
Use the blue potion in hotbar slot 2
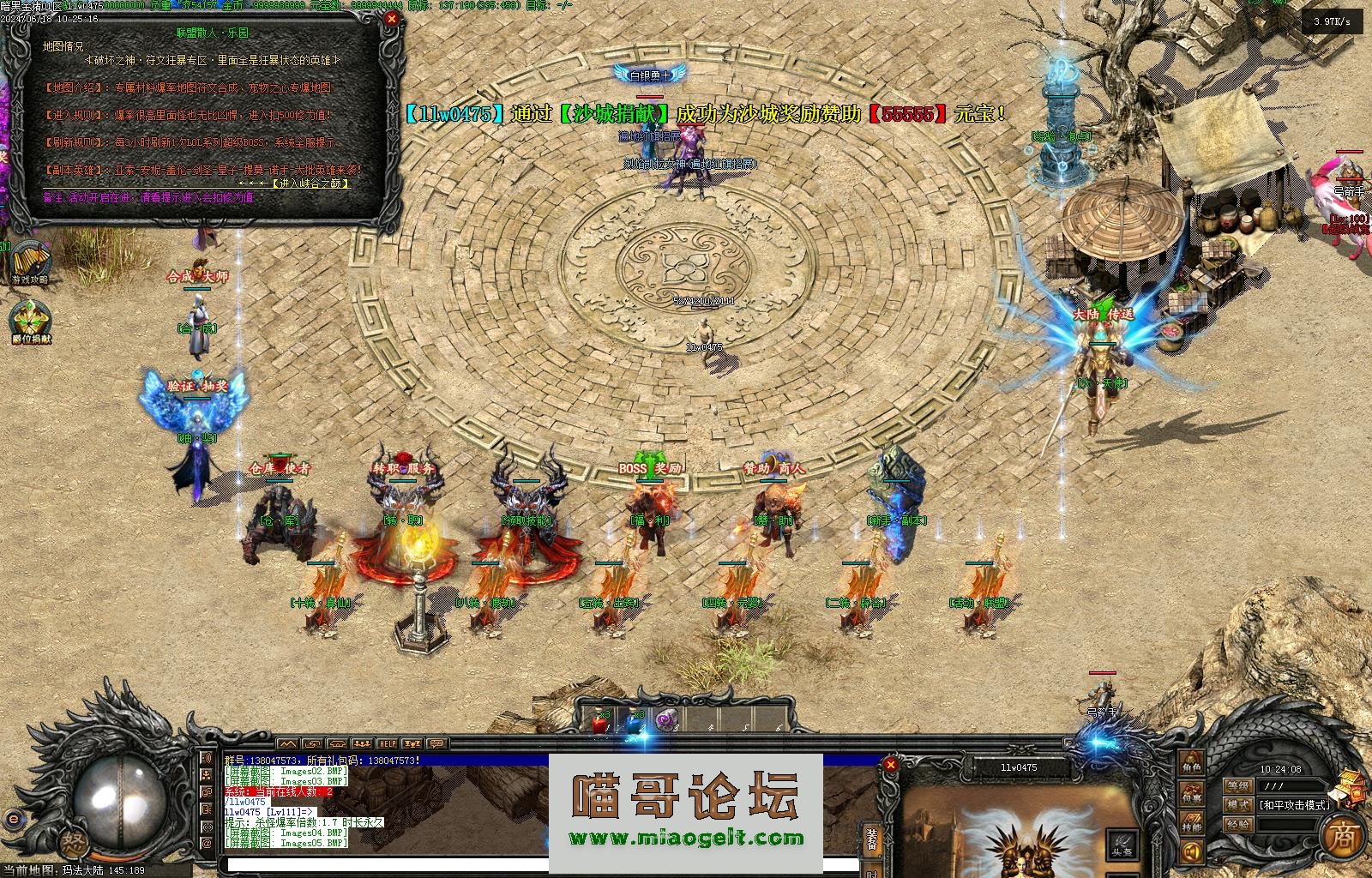634,722
